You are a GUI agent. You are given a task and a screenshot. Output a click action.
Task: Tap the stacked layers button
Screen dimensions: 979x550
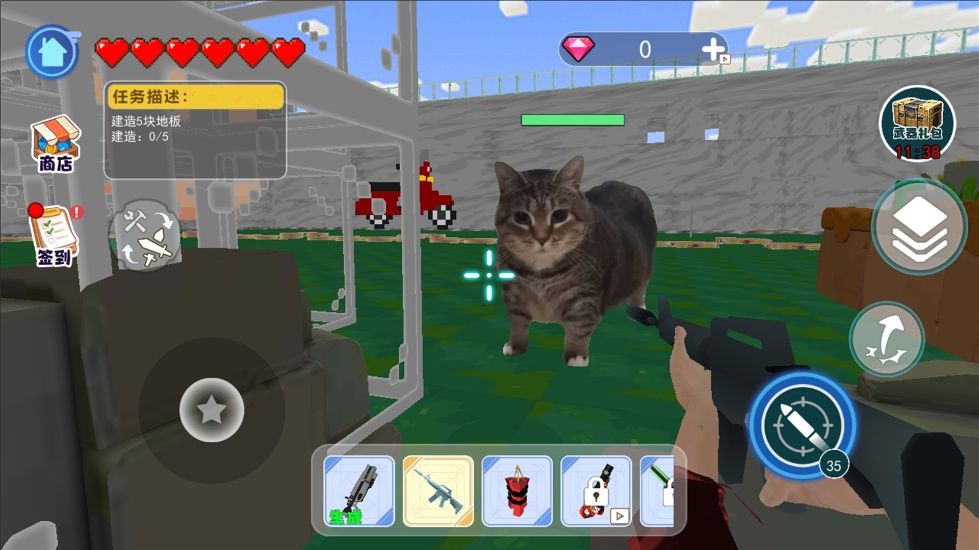(918, 228)
